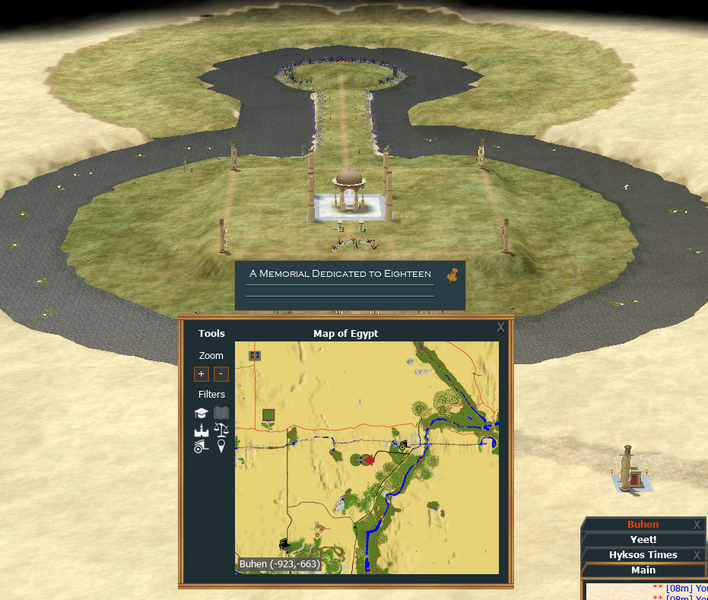Open the Yeet! chat tab
This screenshot has height=600, width=708.
pyautogui.click(x=642, y=539)
